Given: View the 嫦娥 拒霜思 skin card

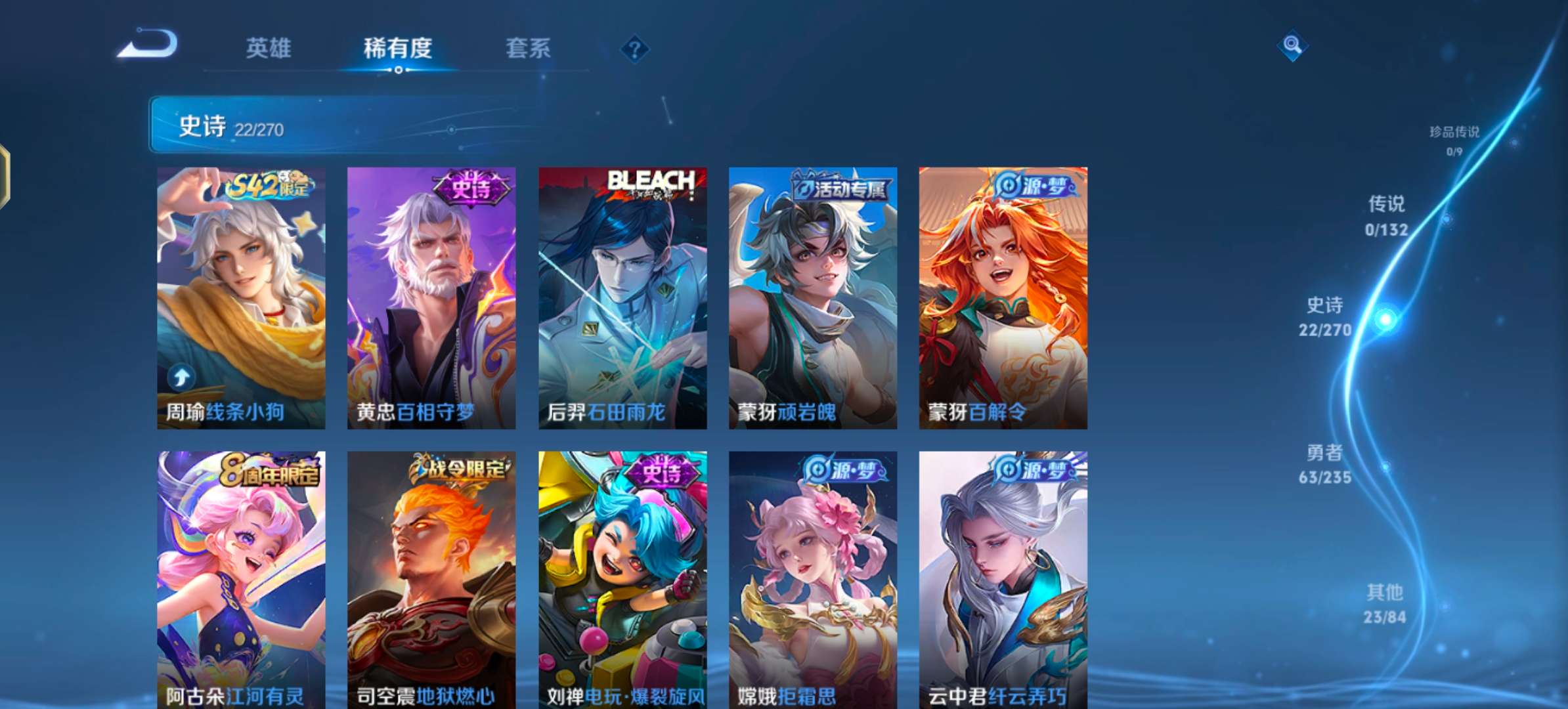Looking at the screenshot, I should click(x=813, y=579).
